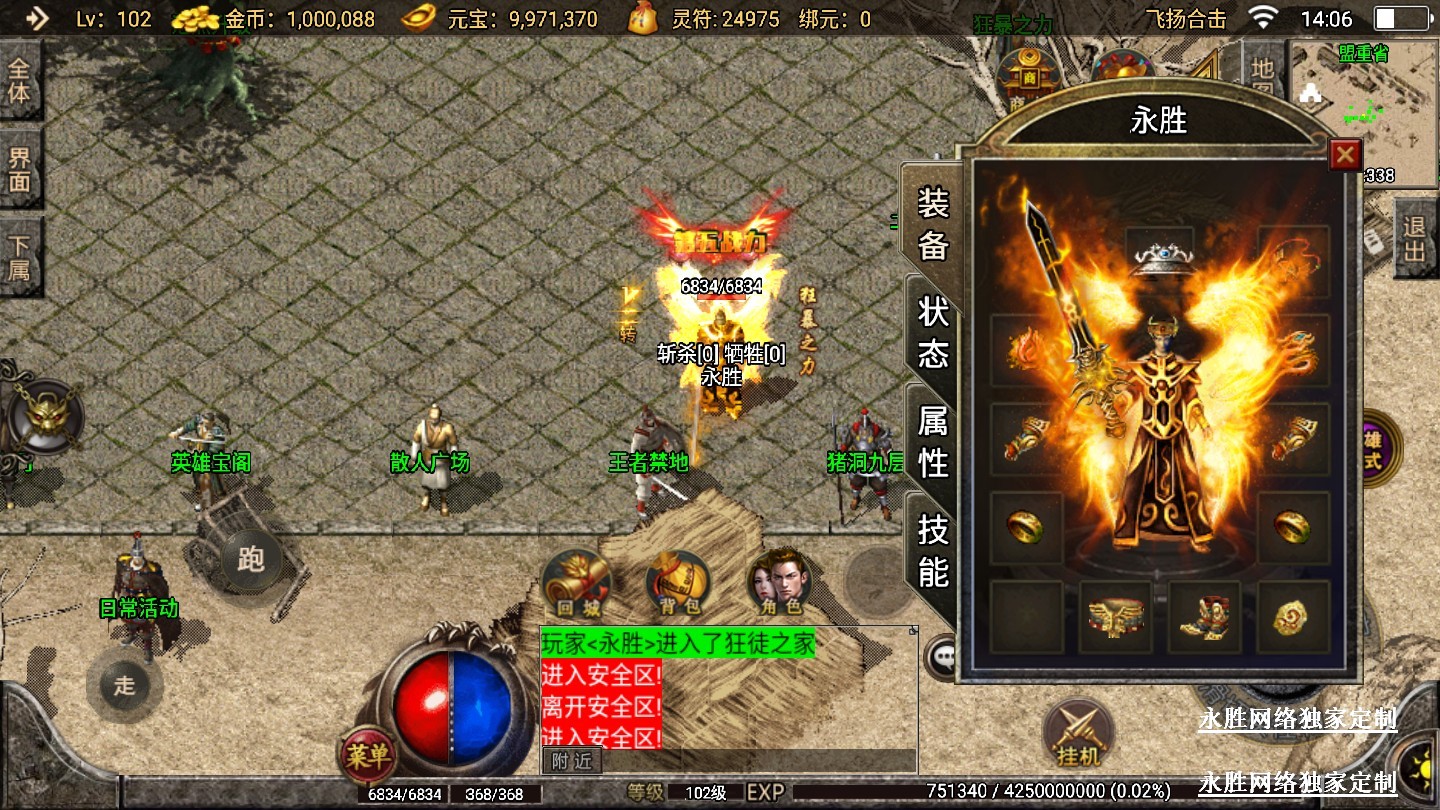Switch to the 装备 equipment tab

pyautogui.click(x=933, y=225)
